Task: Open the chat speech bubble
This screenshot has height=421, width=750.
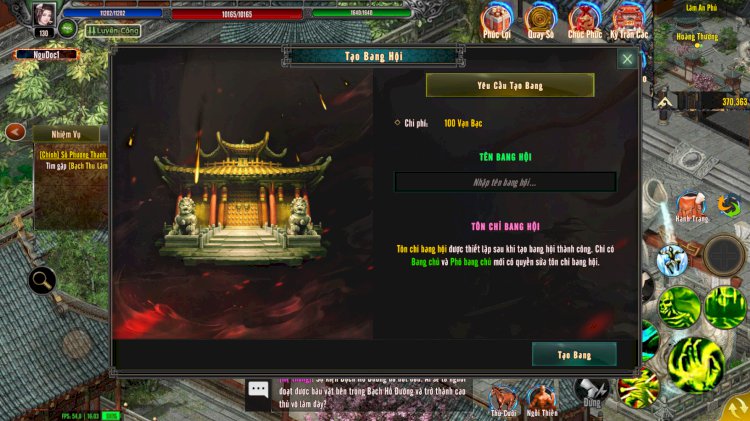Action: (x=259, y=390)
